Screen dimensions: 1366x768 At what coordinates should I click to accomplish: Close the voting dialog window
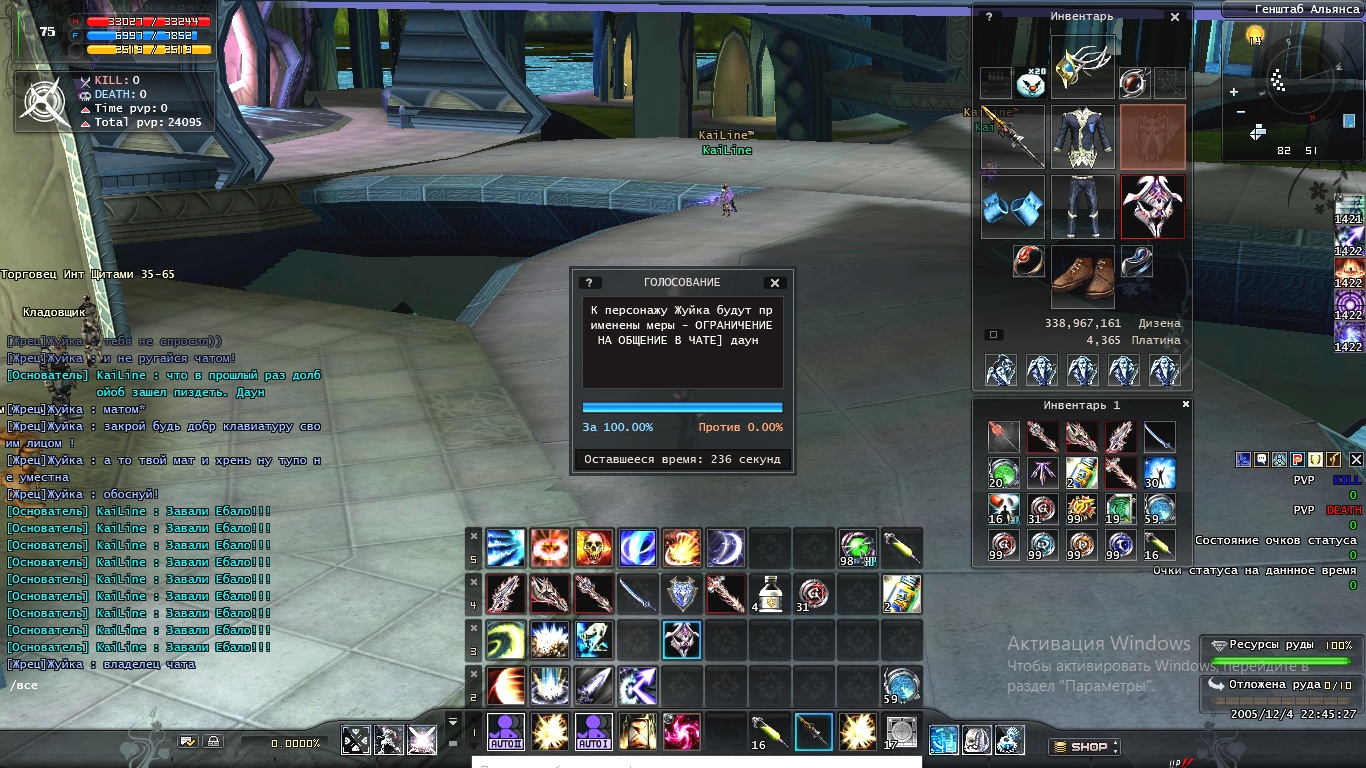(774, 283)
